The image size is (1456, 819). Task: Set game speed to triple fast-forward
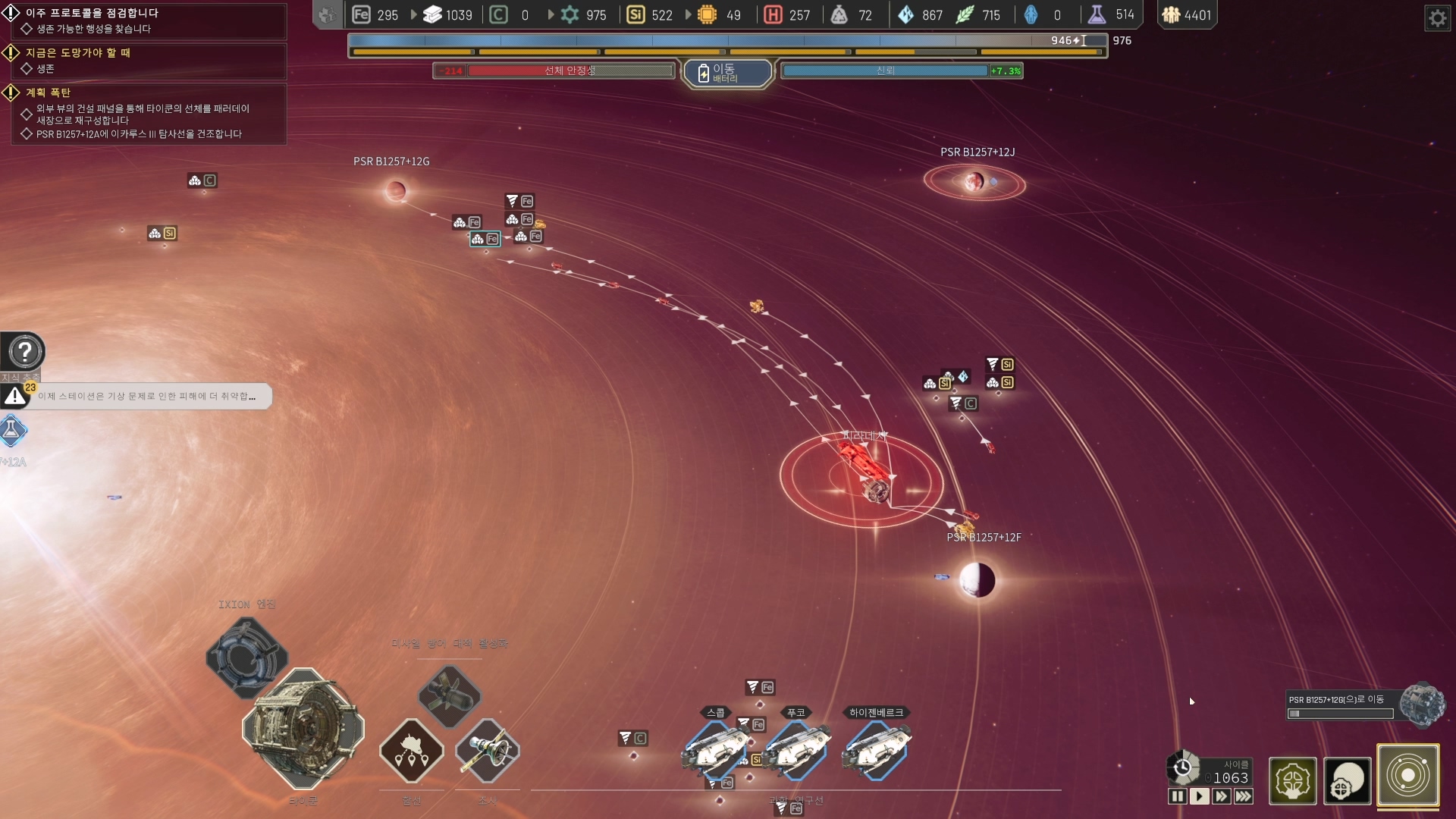pos(1244,796)
